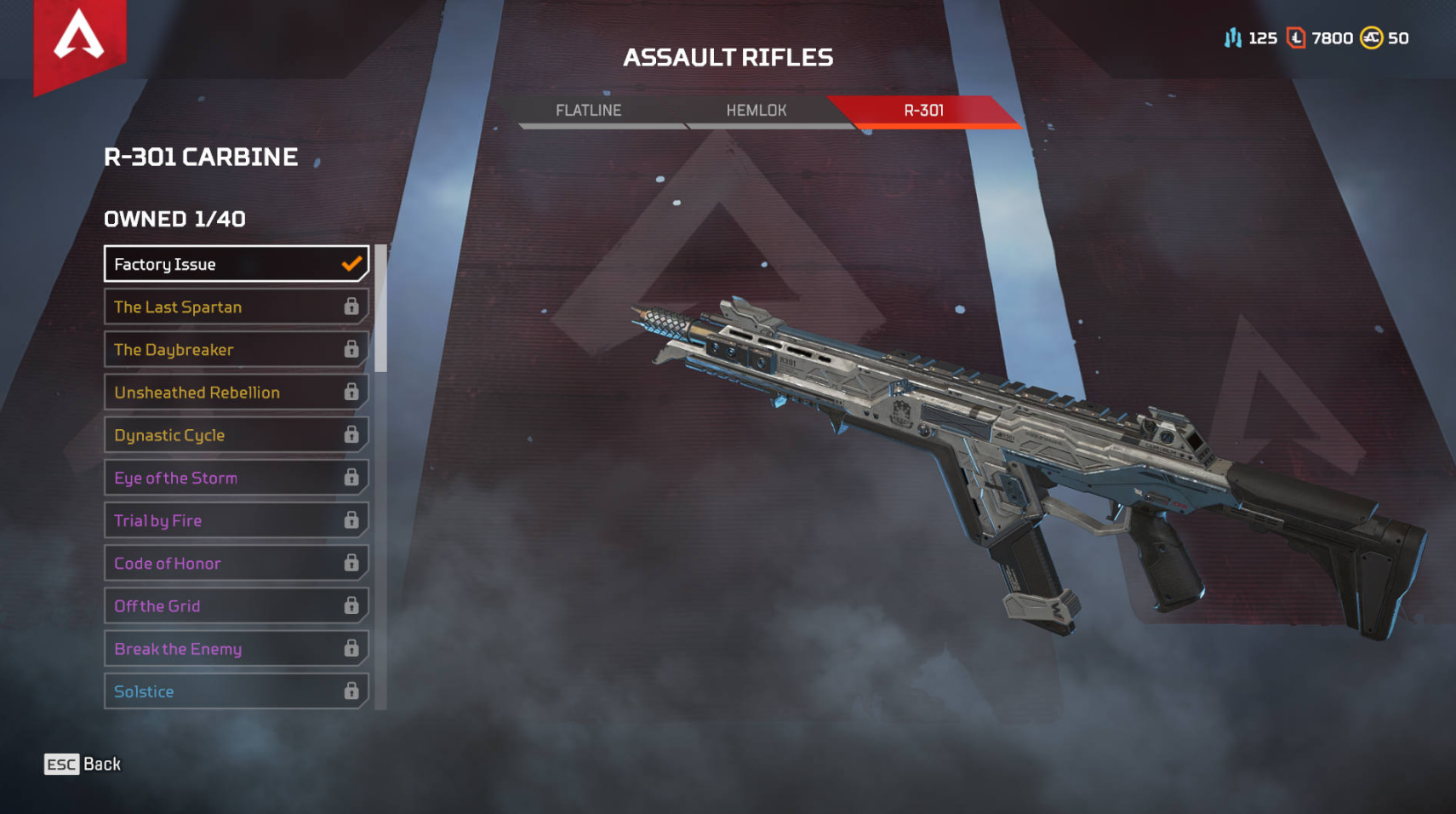Click the Apex Legends logo banner
Viewport: 1456px width, 814px height.
(79, 41)
